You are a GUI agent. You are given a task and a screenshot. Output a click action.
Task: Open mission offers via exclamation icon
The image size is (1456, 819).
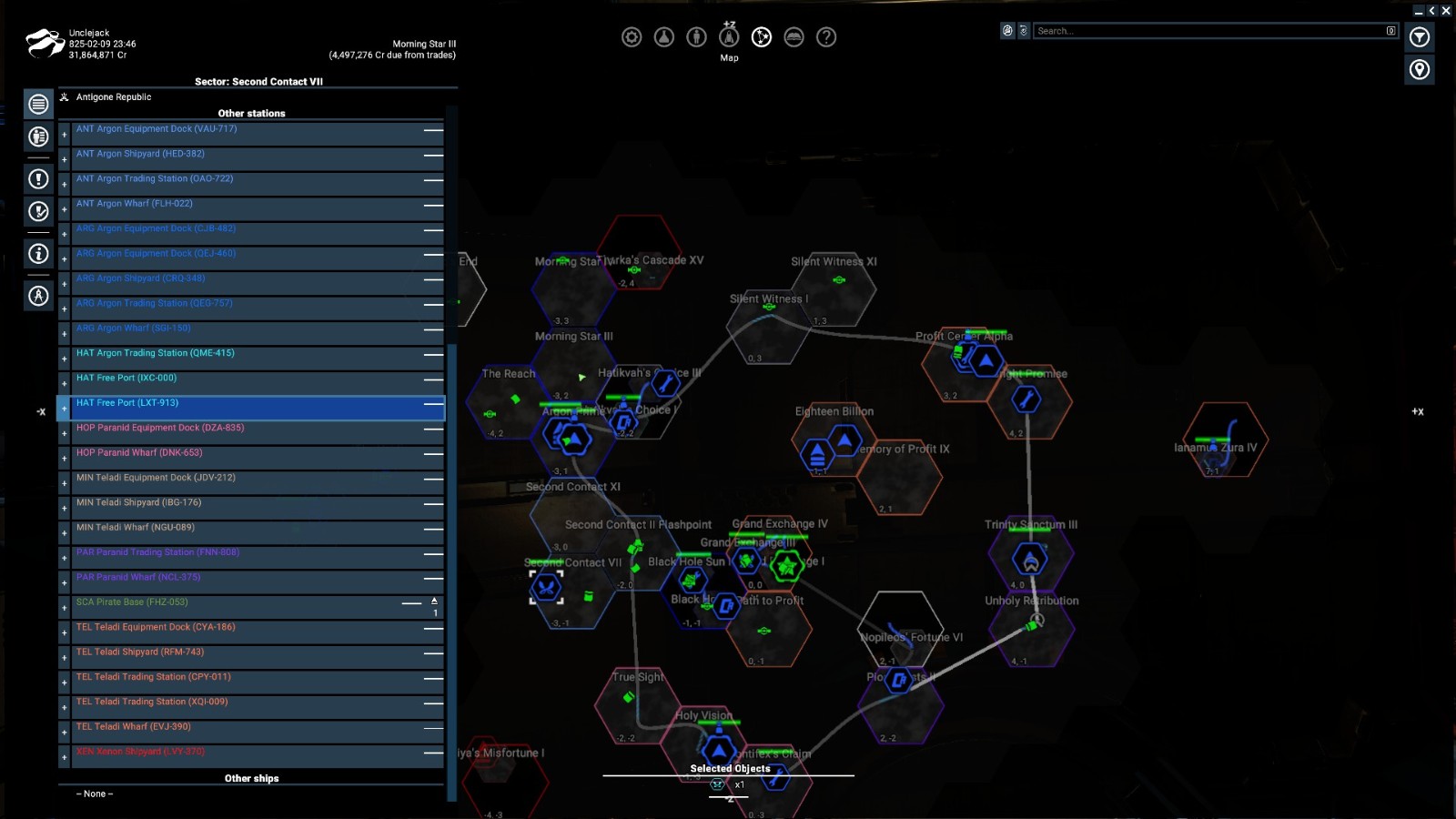click(x=37, y=179)
